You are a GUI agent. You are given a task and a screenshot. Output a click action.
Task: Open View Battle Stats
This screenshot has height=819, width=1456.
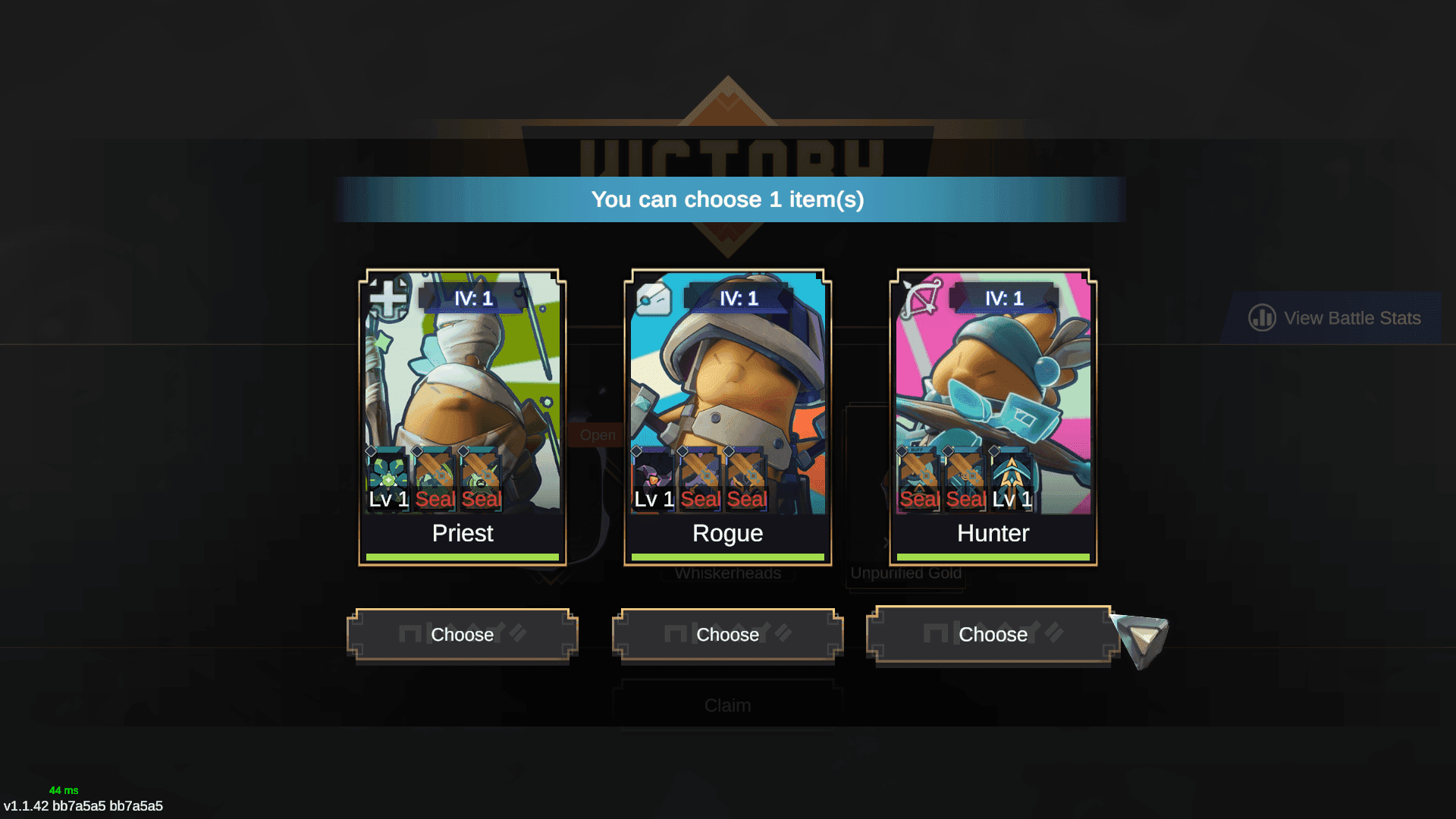coord(1335,318)
